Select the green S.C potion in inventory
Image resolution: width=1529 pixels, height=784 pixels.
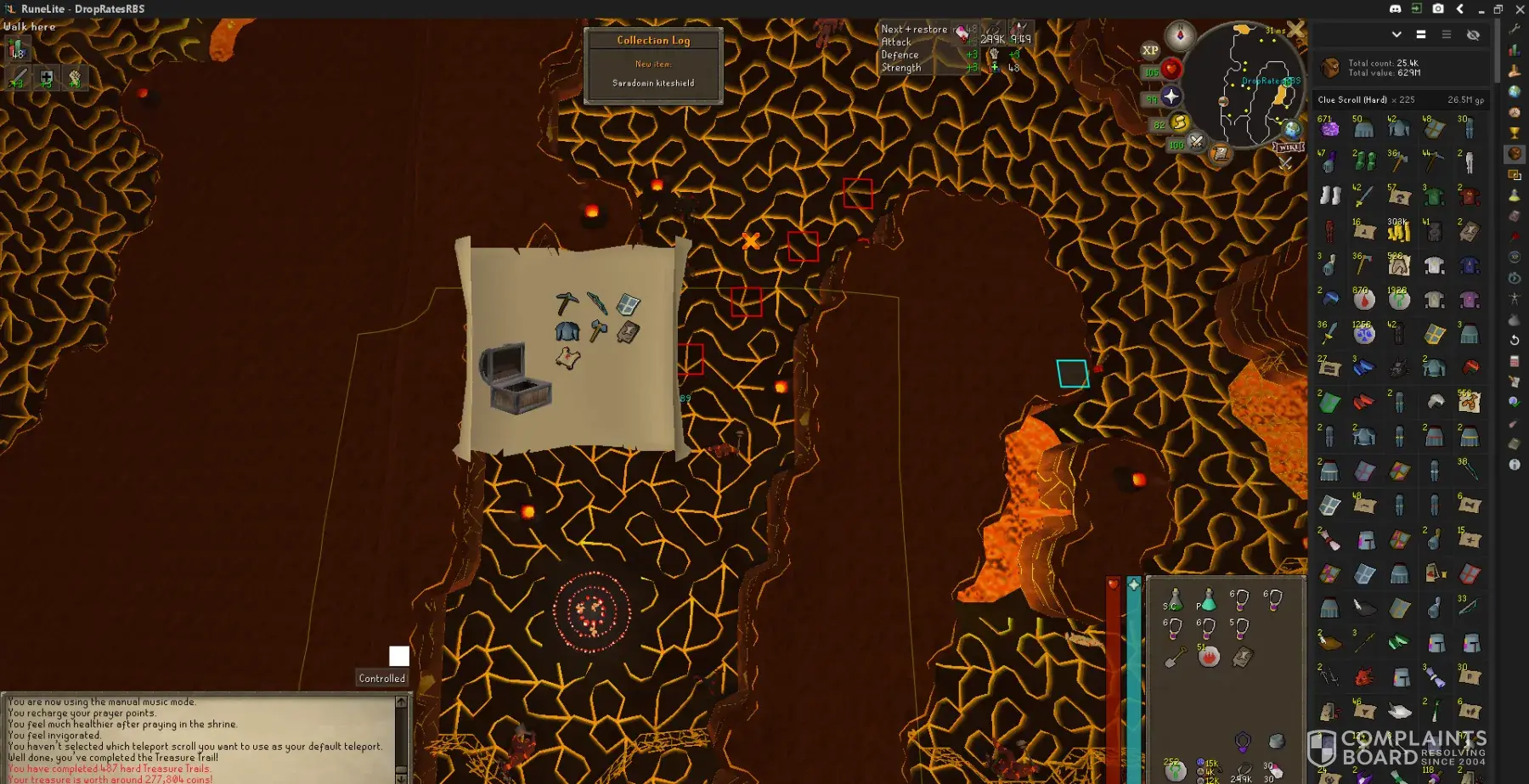coord(1174,601)
